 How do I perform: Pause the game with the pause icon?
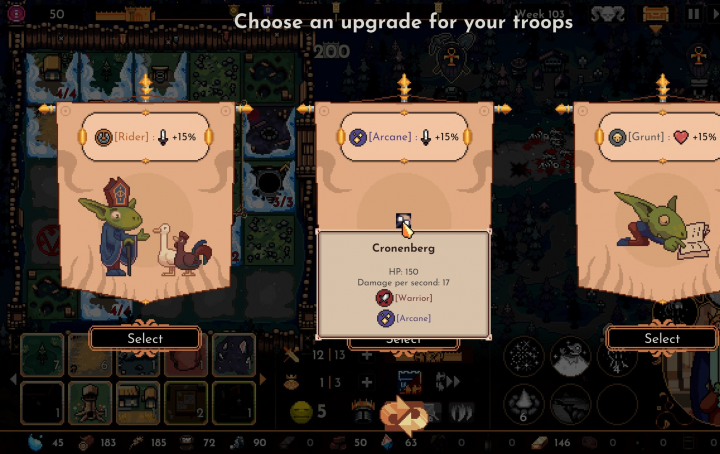[694, 14]
